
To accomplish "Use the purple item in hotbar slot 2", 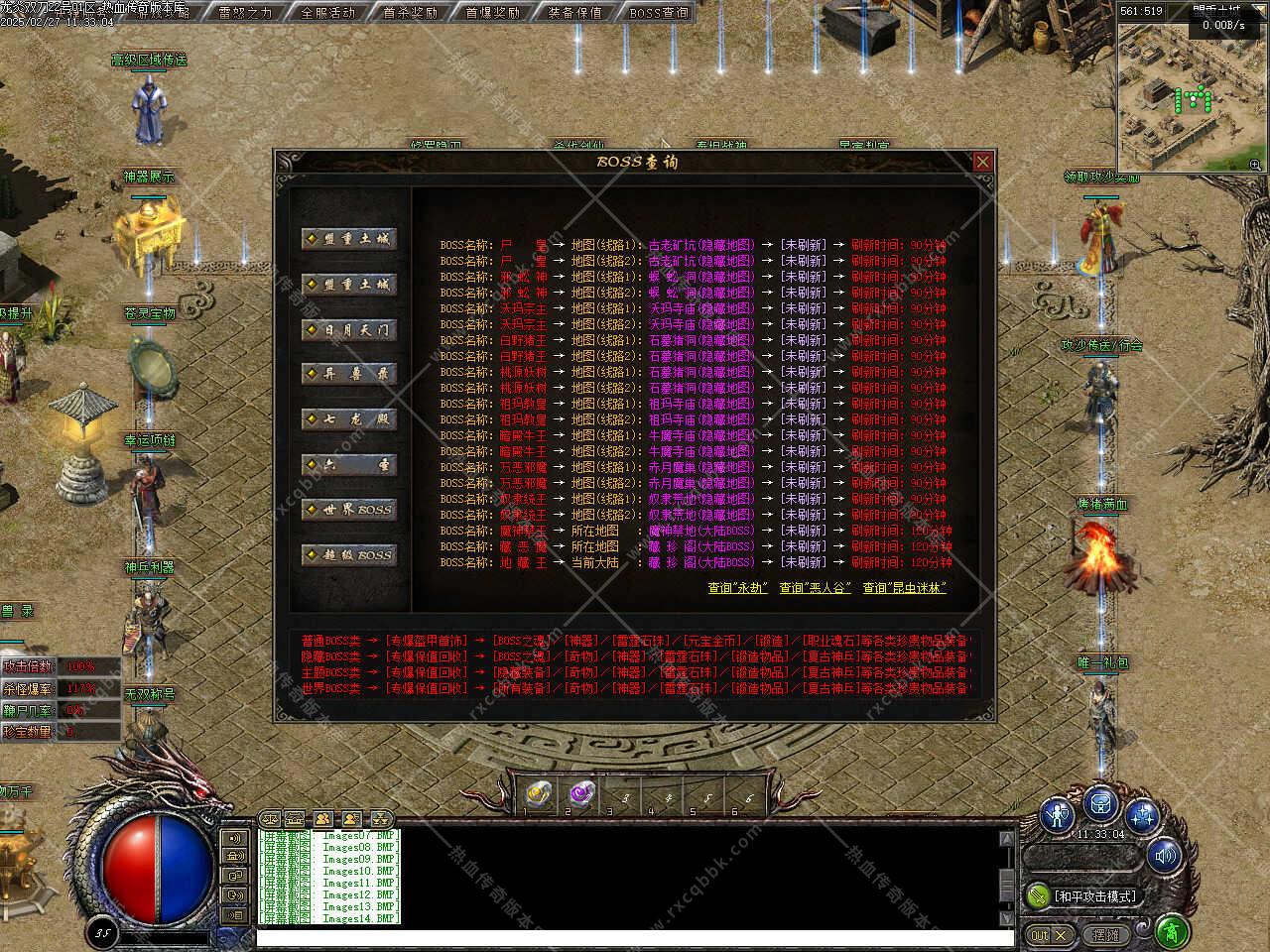I will point(579,791).
